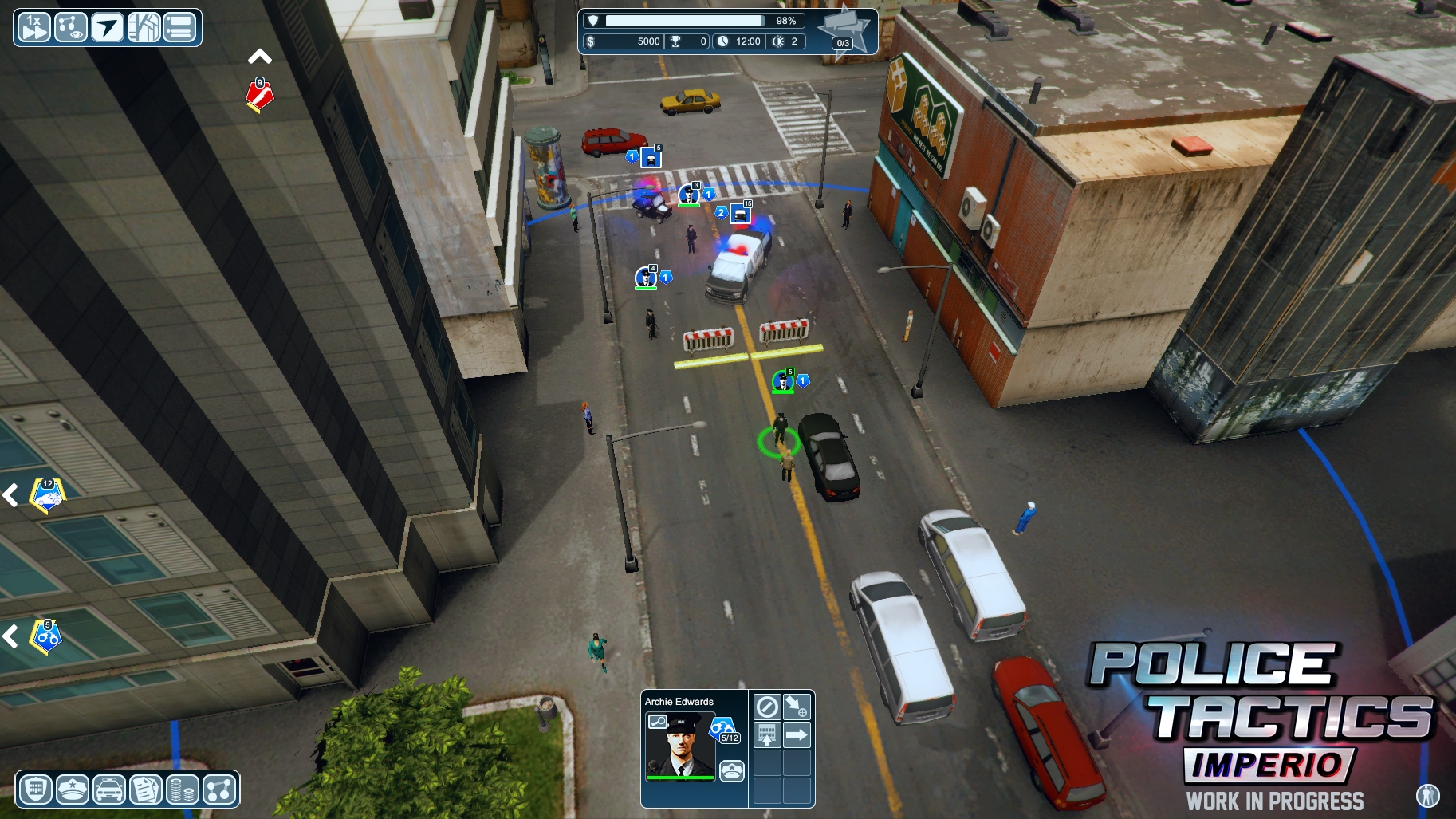Image resolution: width=1456 pixels, height=819 pixels.
Task: Open the documents reports panel
Action: (x=146, y=789)
